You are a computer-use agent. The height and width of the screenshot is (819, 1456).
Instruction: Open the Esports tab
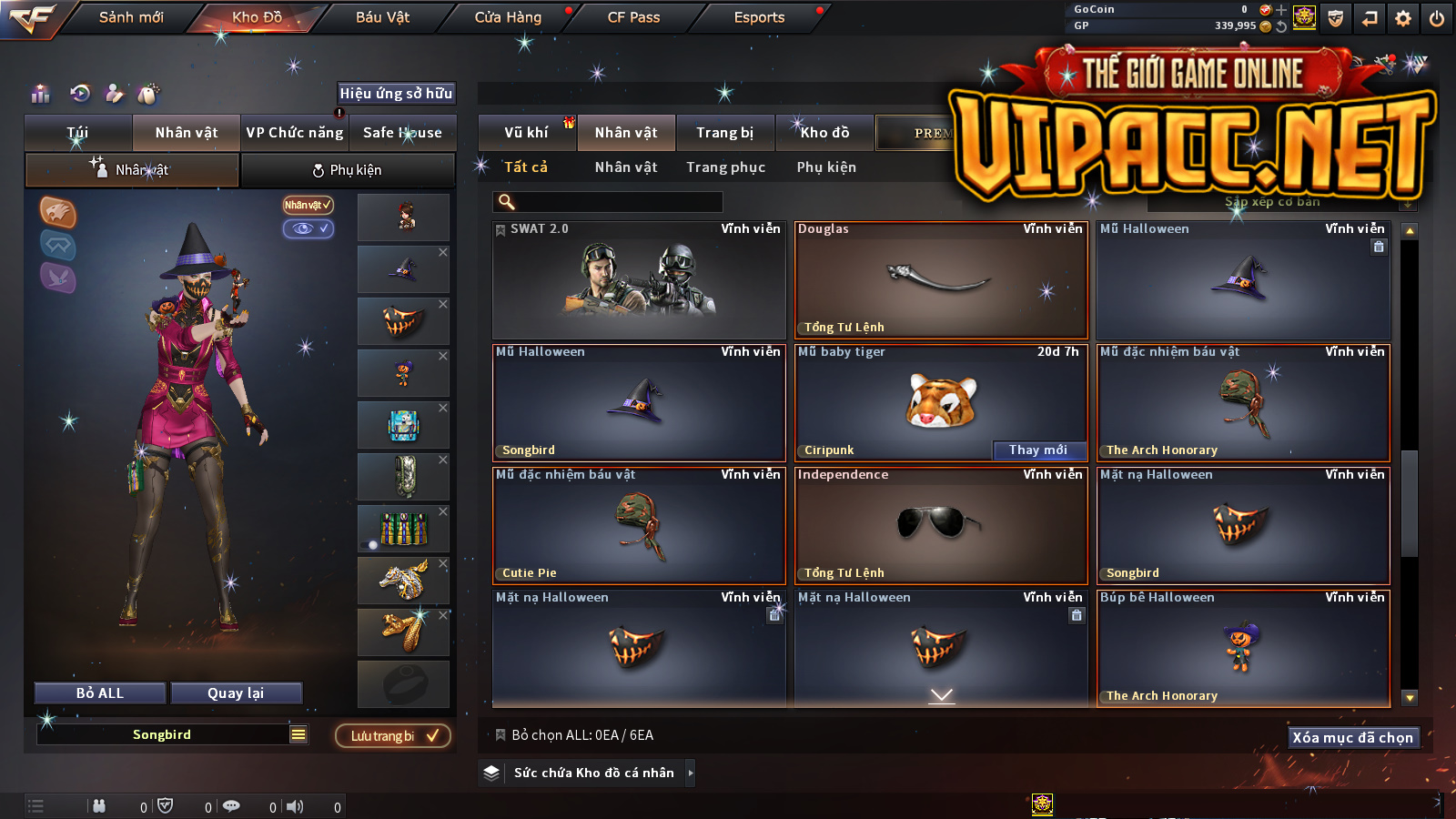click(759, 17)
